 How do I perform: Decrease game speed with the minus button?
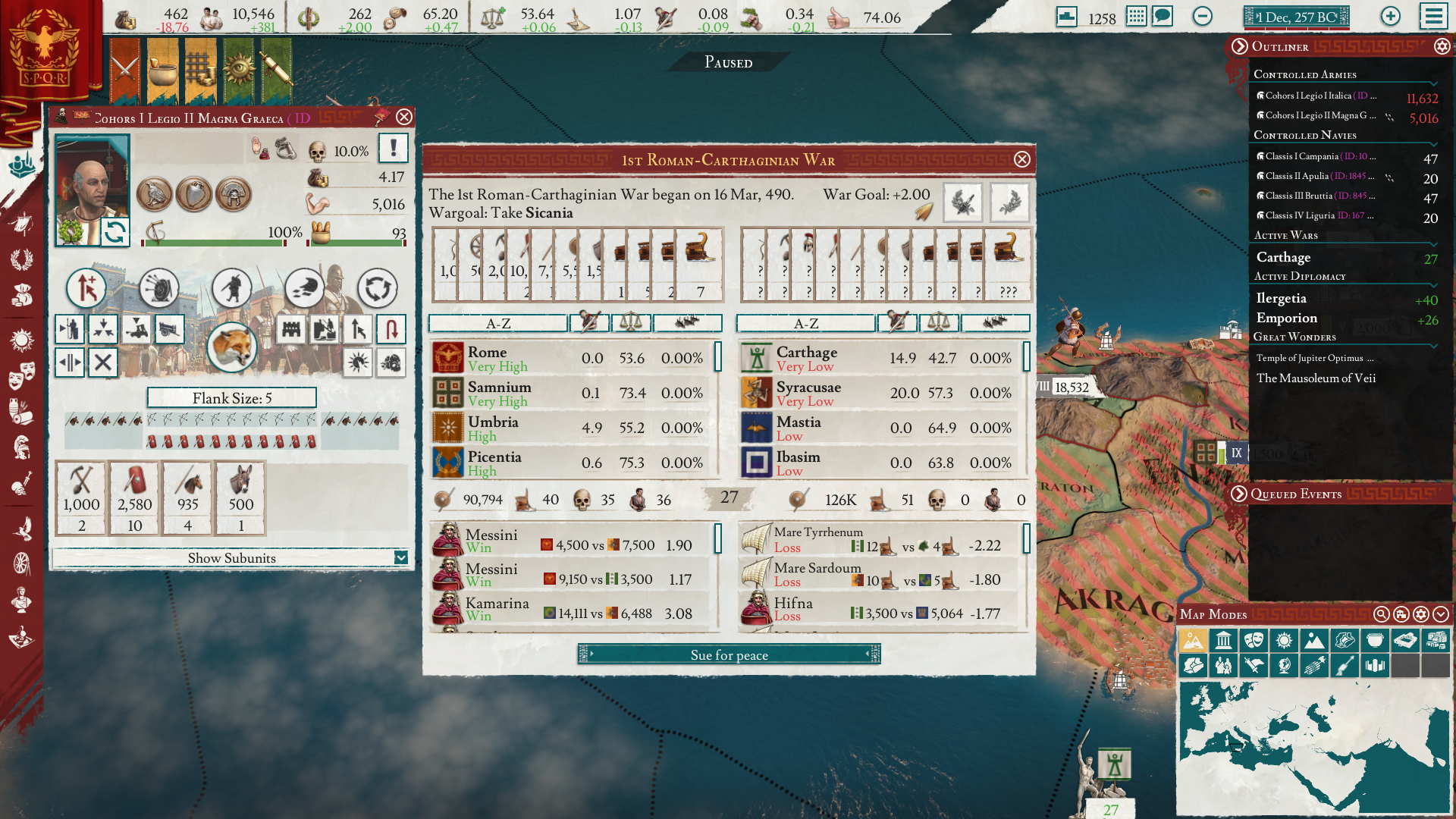(1202, 17)
